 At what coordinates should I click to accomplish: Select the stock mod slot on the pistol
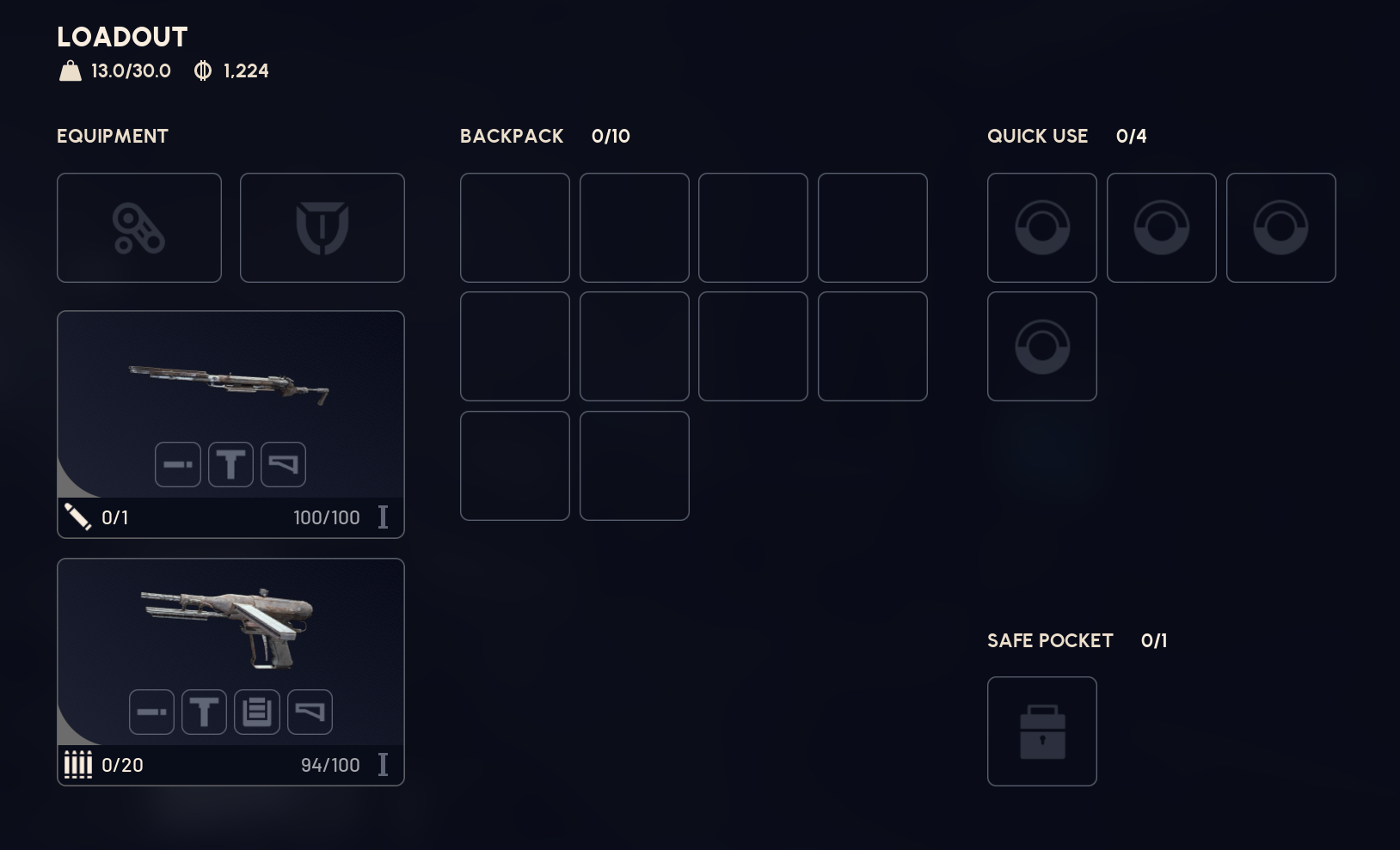(x=310, y=711)
